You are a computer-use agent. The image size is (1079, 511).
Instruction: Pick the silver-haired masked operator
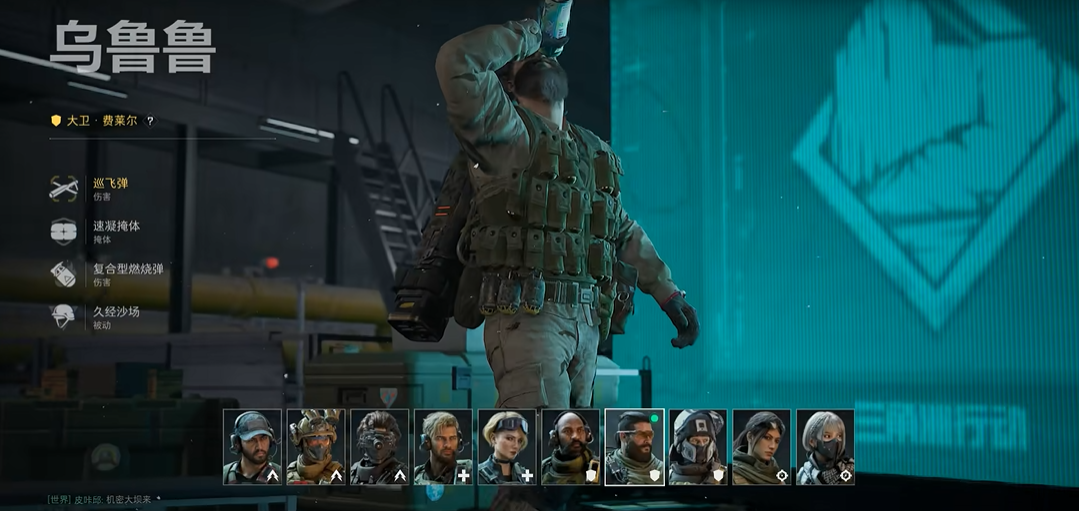(825, 447)
